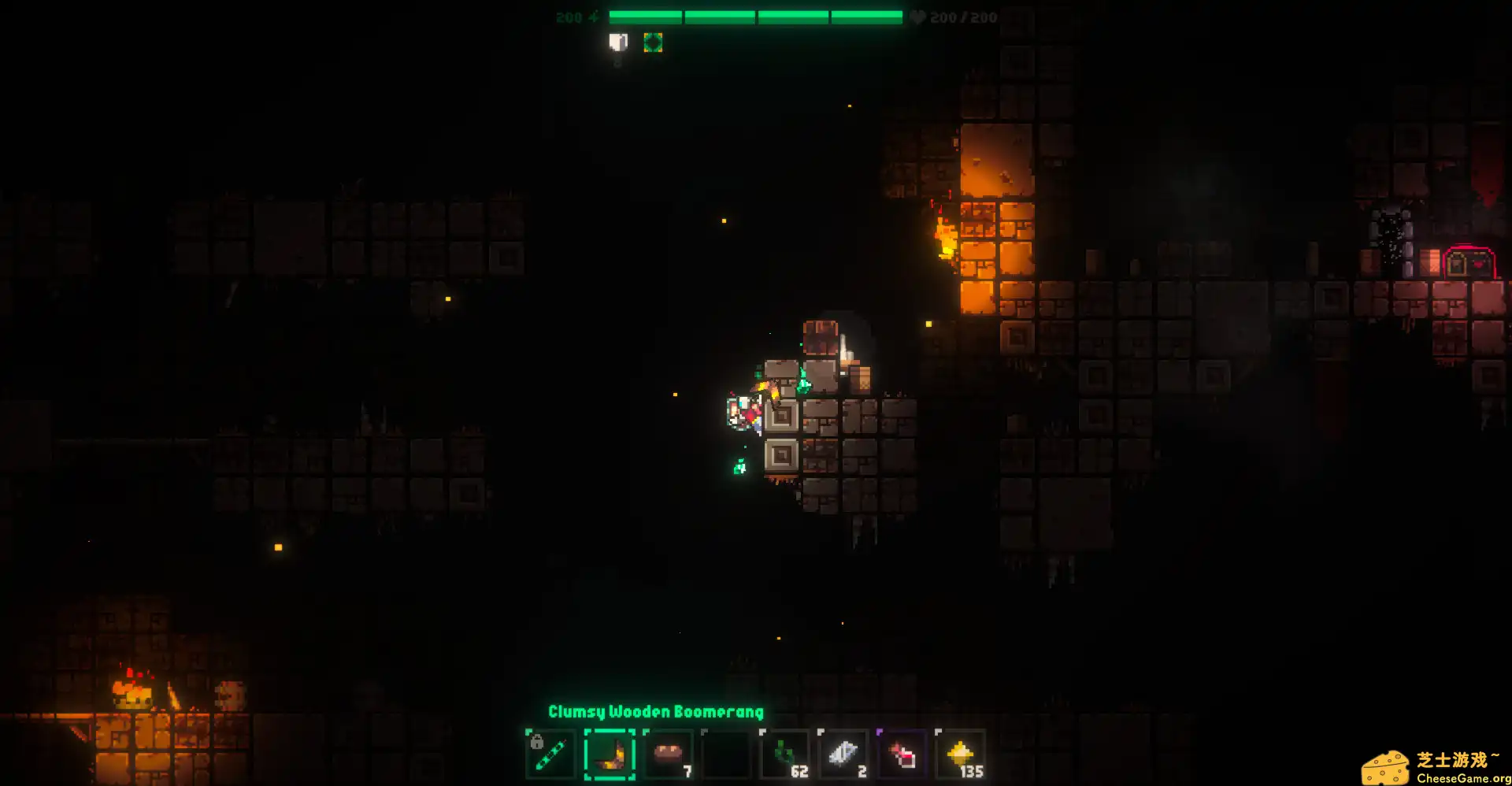Viewport: 1512px width, 786px height.
Task: Click the green ring buff icon
Action: click(x=653, y=43)
